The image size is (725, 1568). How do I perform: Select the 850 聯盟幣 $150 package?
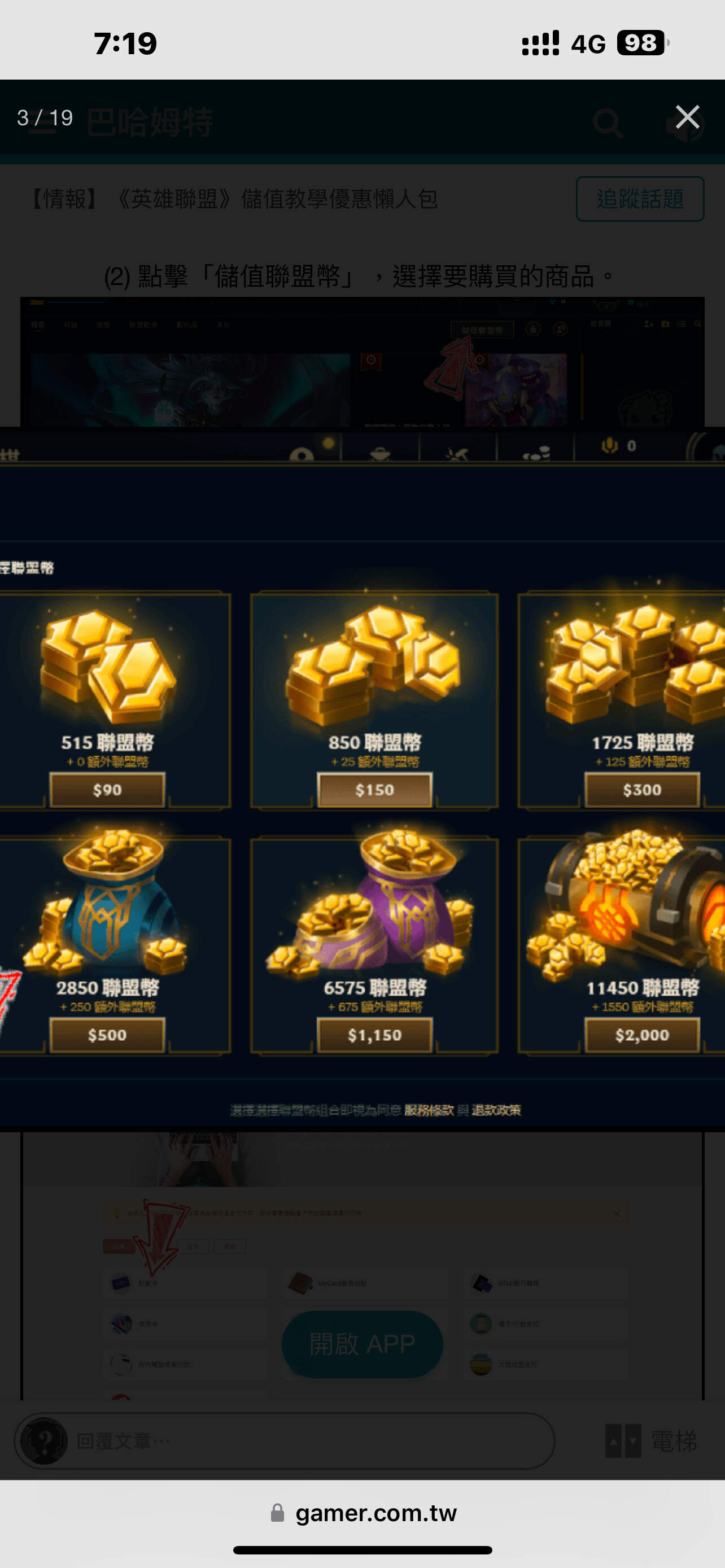[x=375, y=790]
